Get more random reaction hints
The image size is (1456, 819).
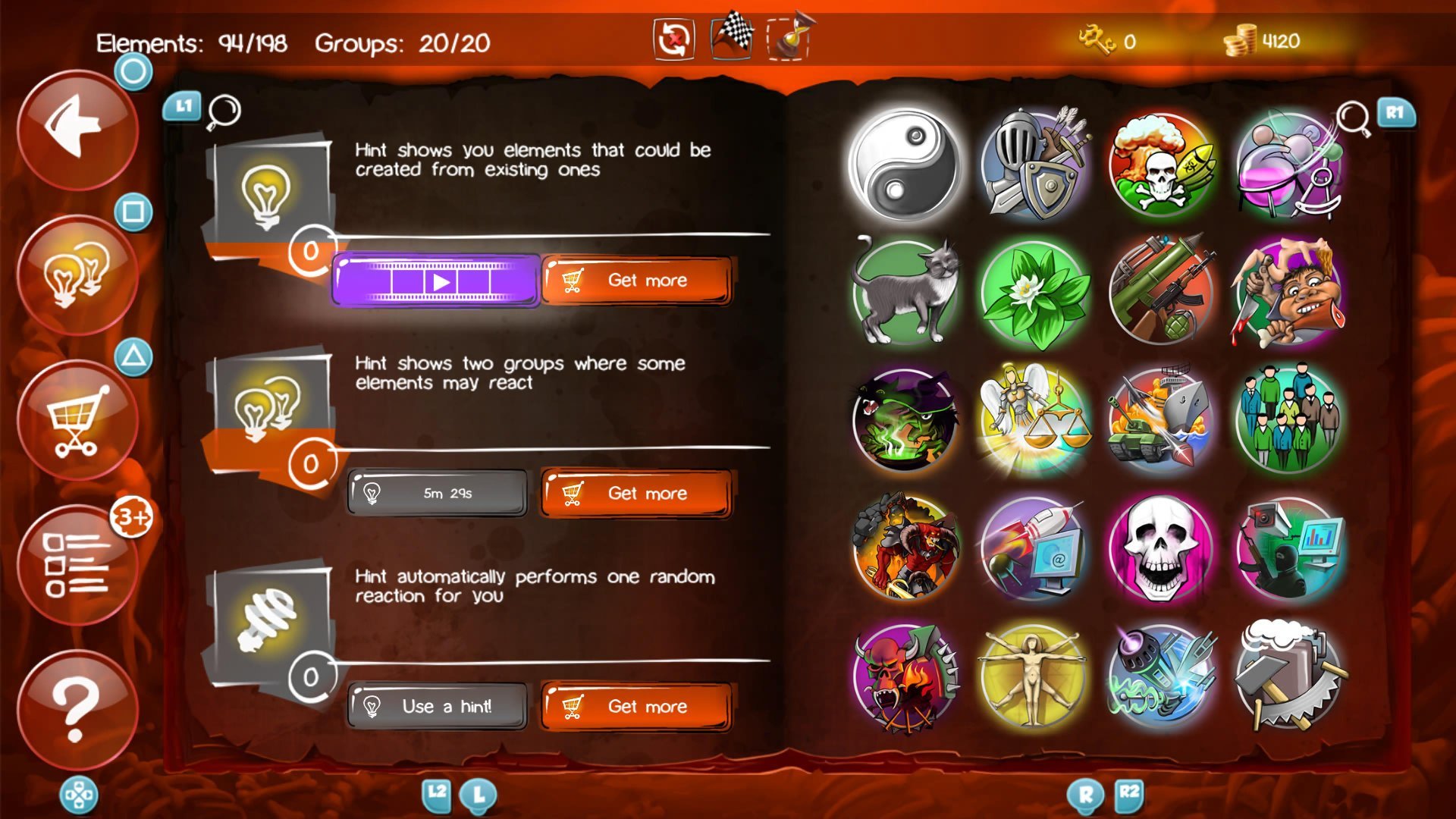[637, 707]
